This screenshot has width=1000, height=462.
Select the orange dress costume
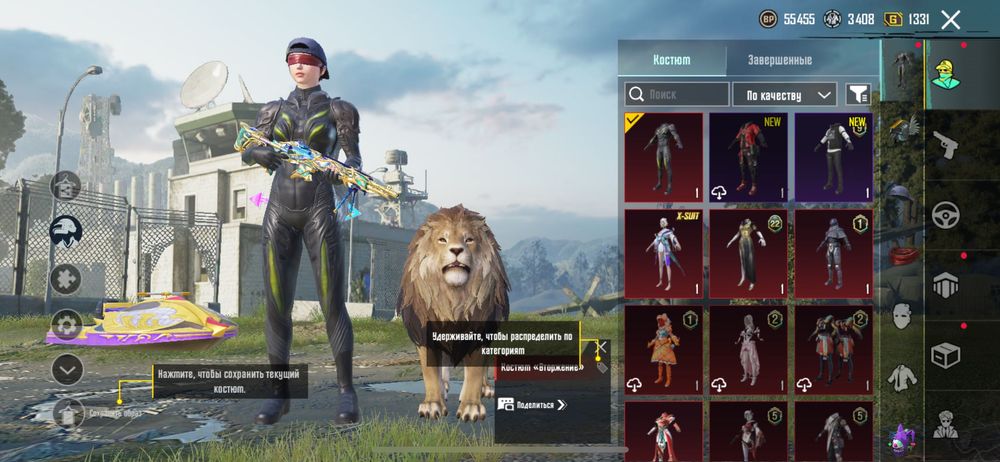[x=664, y=349]
